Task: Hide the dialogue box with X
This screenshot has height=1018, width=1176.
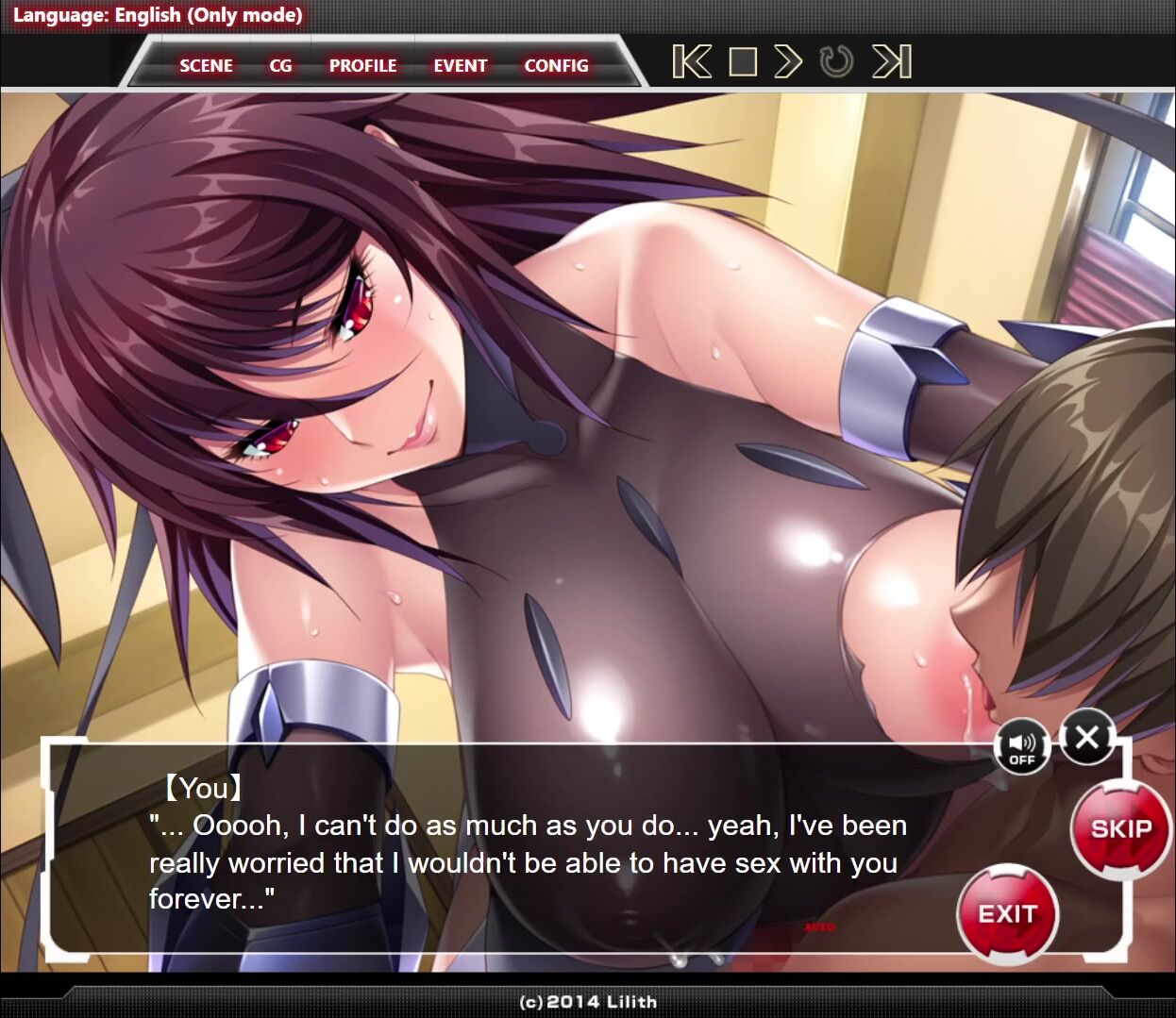Action: pyautogui.click(x=1086, y=737)
